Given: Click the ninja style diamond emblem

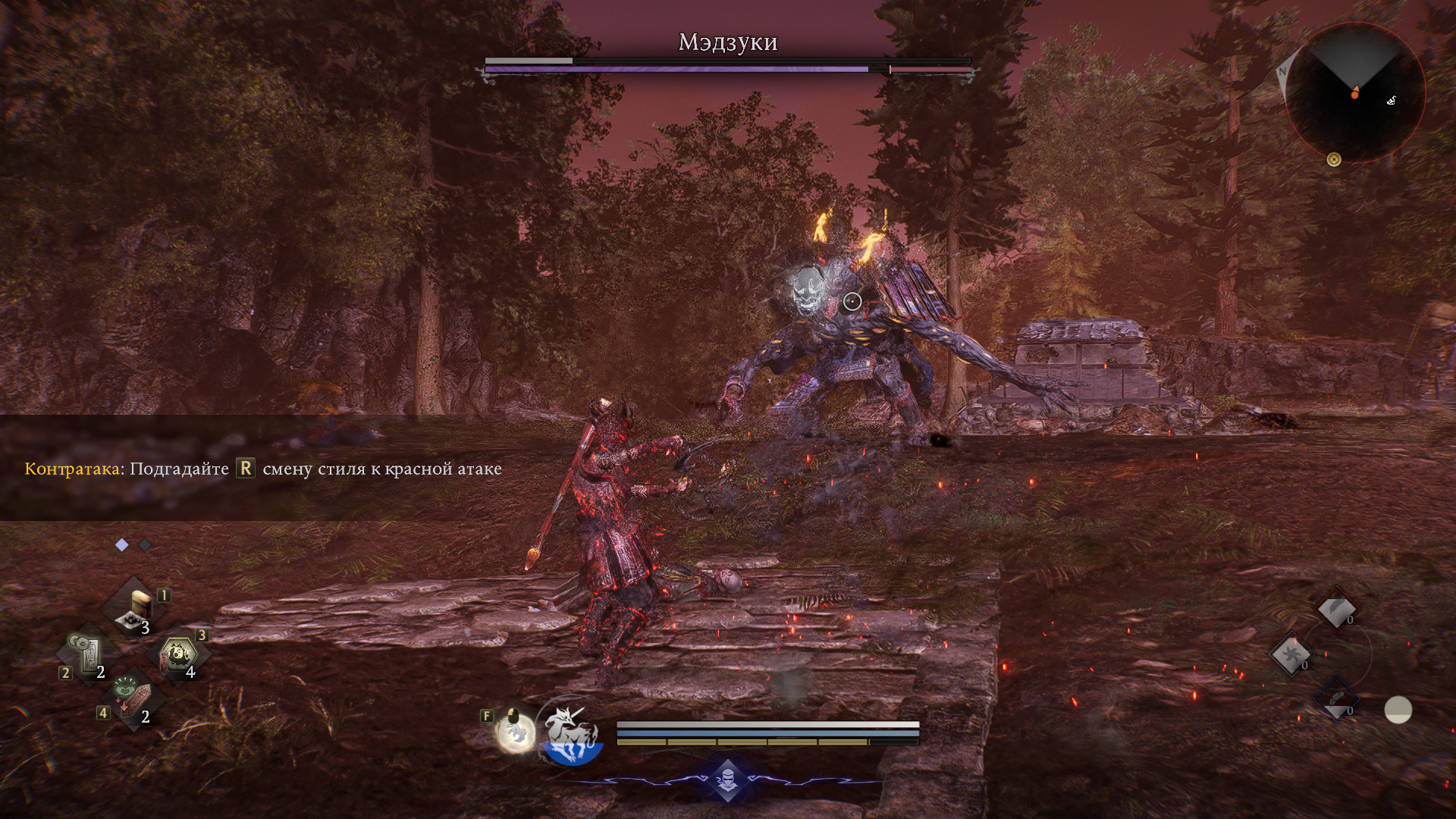Looking at the screenshot, I should coord(727,780).
